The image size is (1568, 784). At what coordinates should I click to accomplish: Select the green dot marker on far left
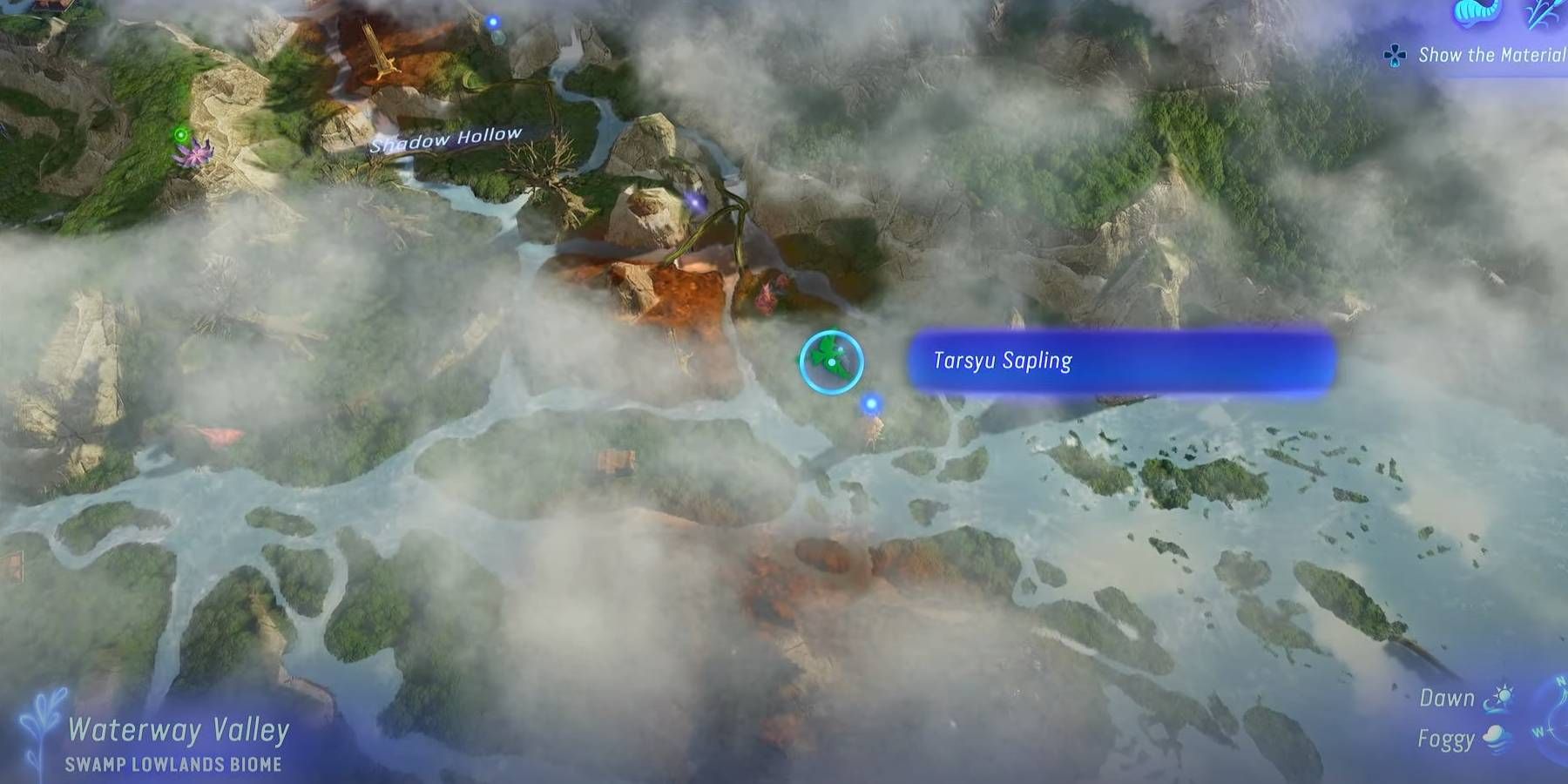pyautogui.click(x=181, y=134)
